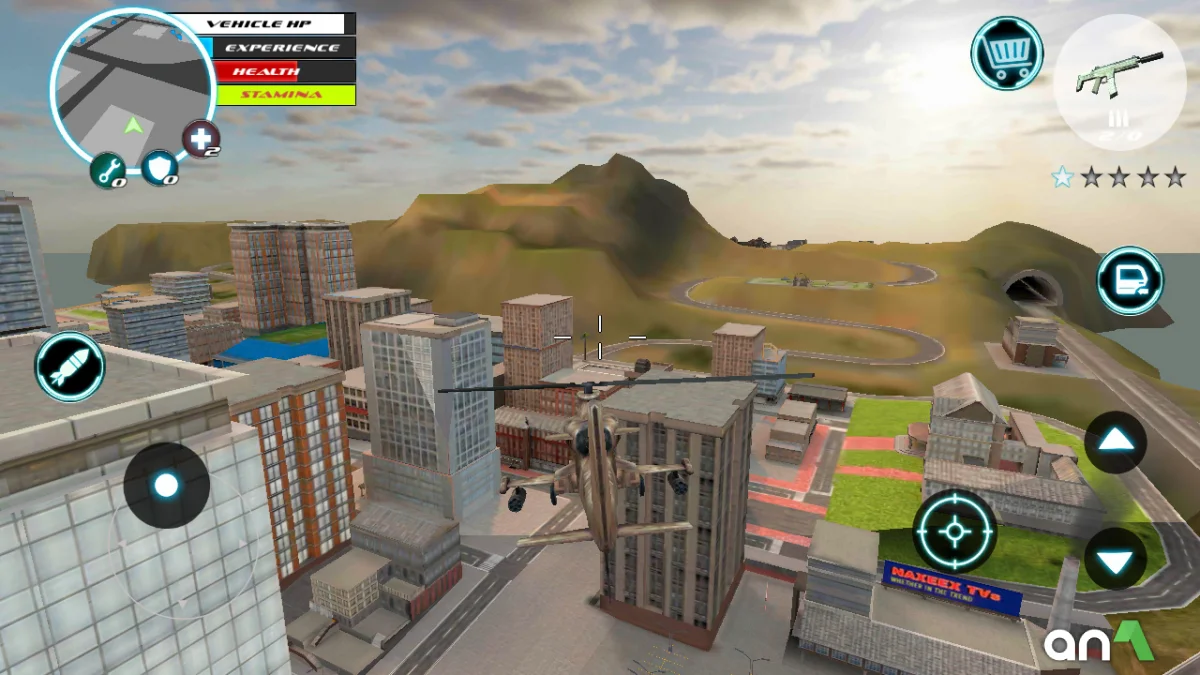The width and height of the screenshot is (1200, 675).
Task: Exit the vehicle using the car door button
Action: [x=1130, y=281]
